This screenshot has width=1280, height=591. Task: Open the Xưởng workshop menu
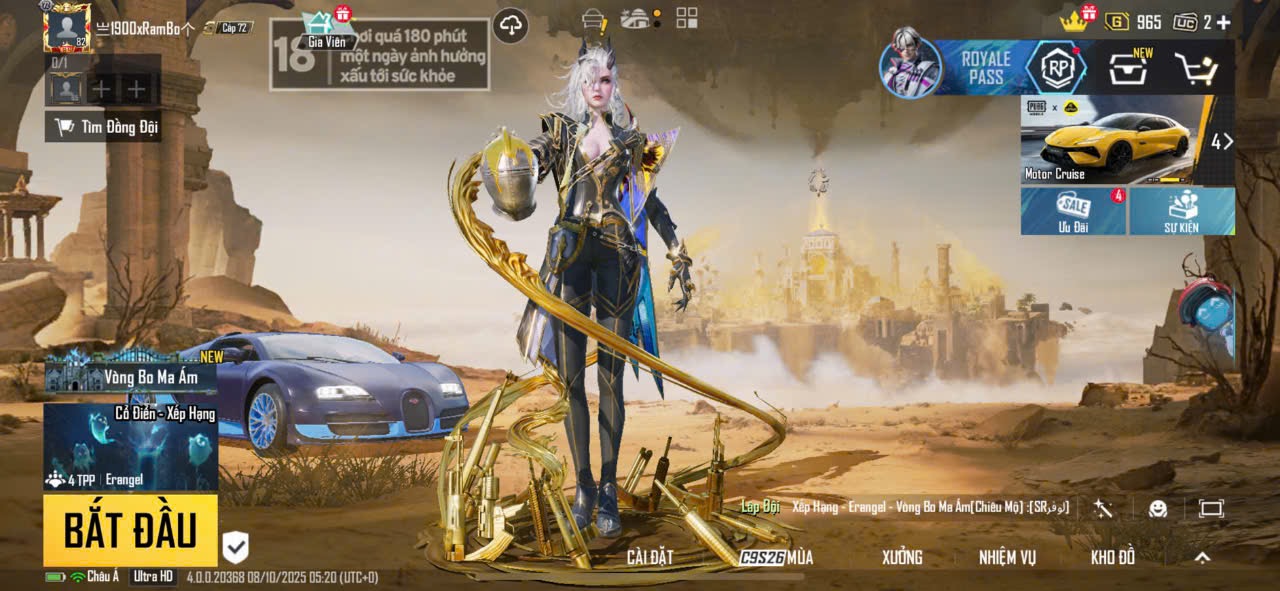pos(902,558)
